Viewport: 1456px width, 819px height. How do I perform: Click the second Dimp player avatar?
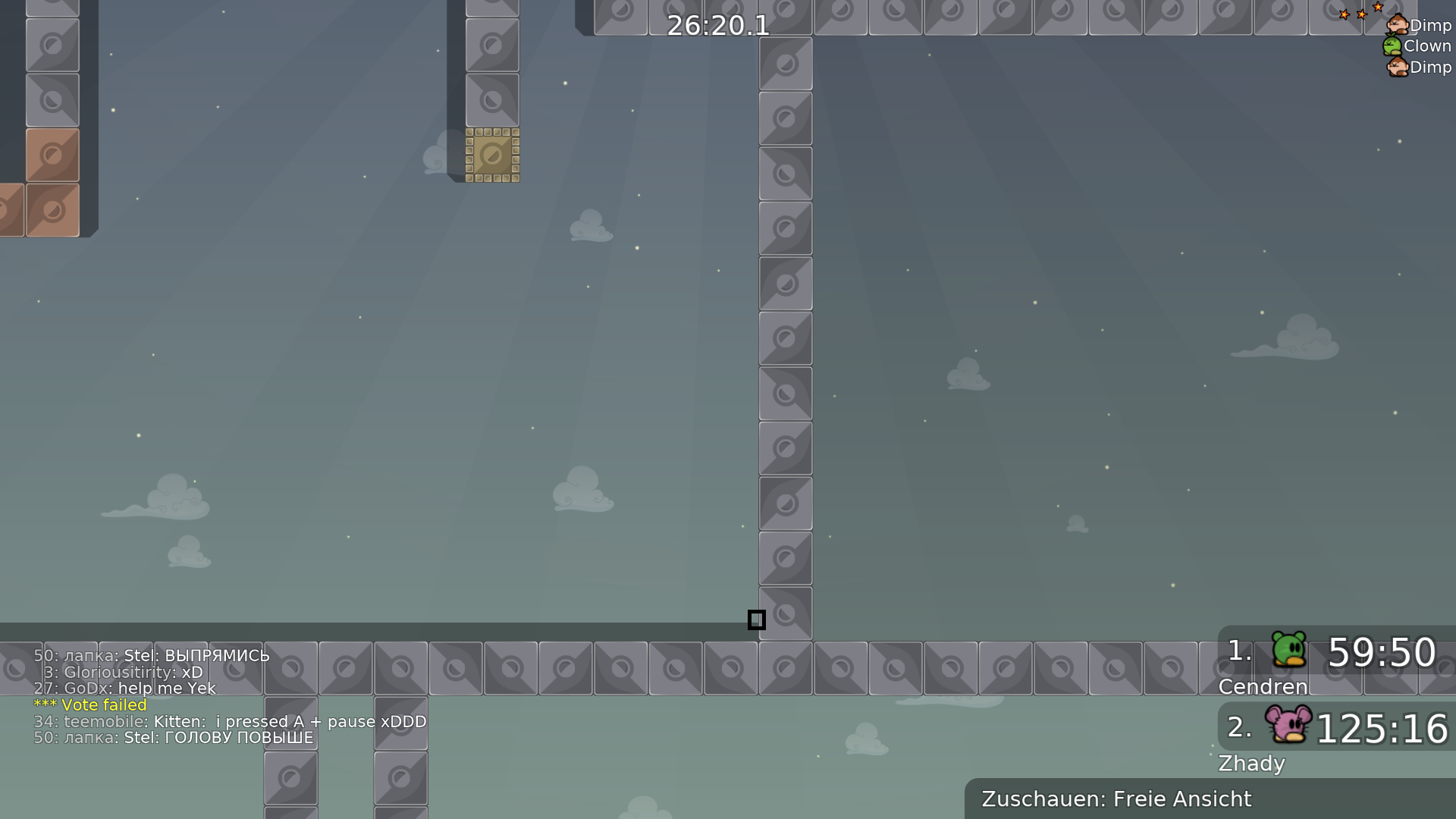(x=1396, y=67)
